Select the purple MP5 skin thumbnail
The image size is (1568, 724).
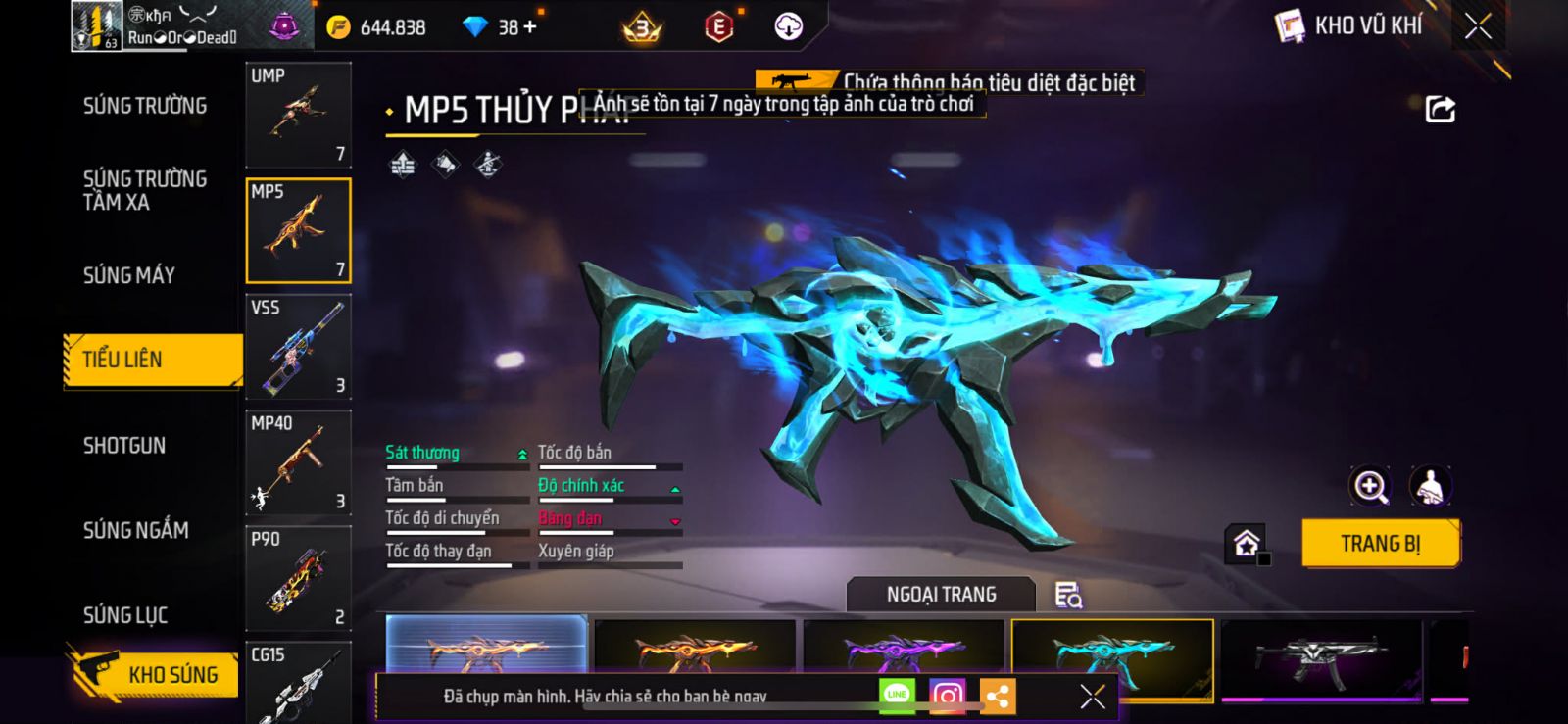tap(903, 647)
